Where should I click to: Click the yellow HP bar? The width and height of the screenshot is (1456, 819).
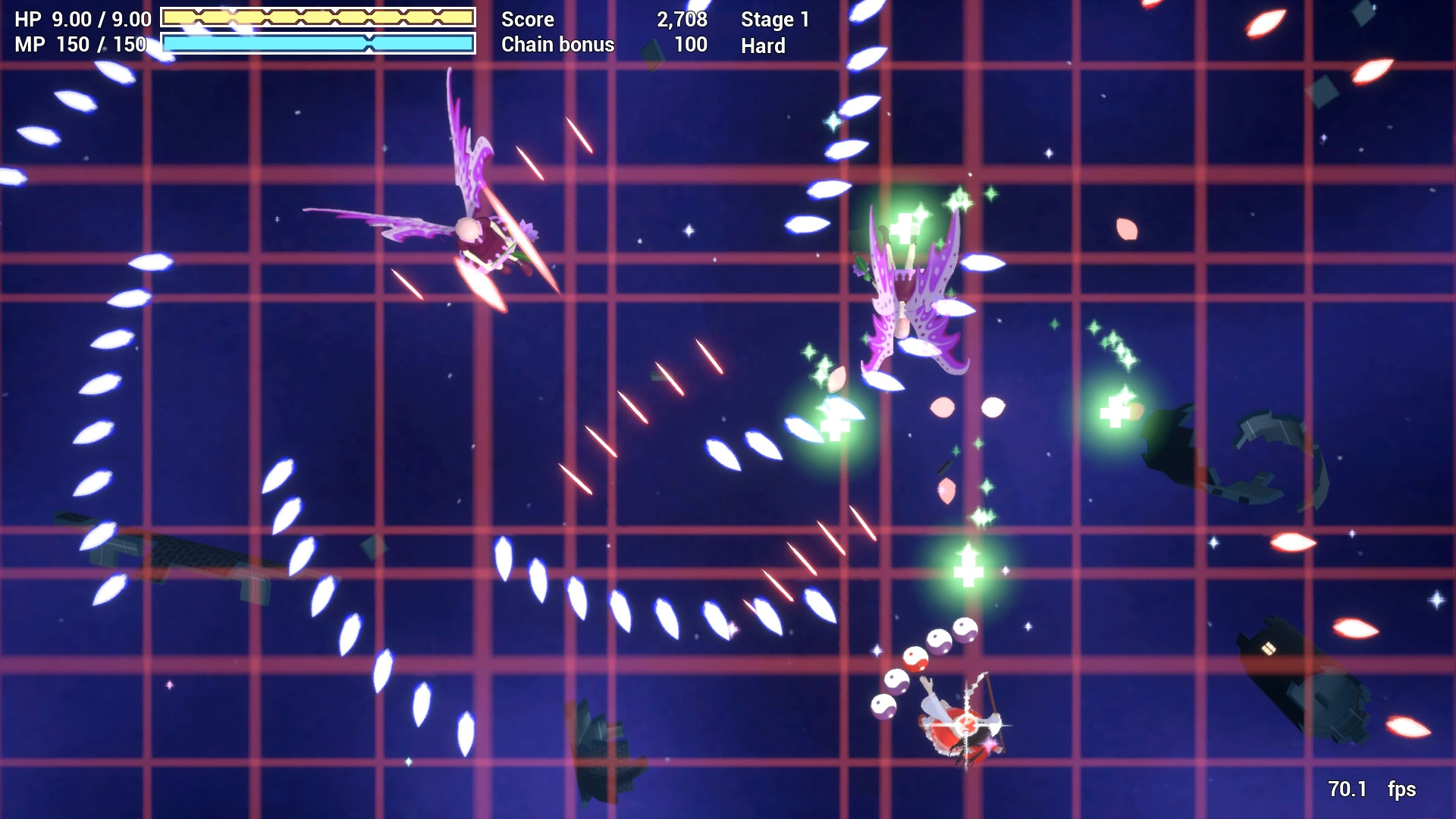point(318,17)
